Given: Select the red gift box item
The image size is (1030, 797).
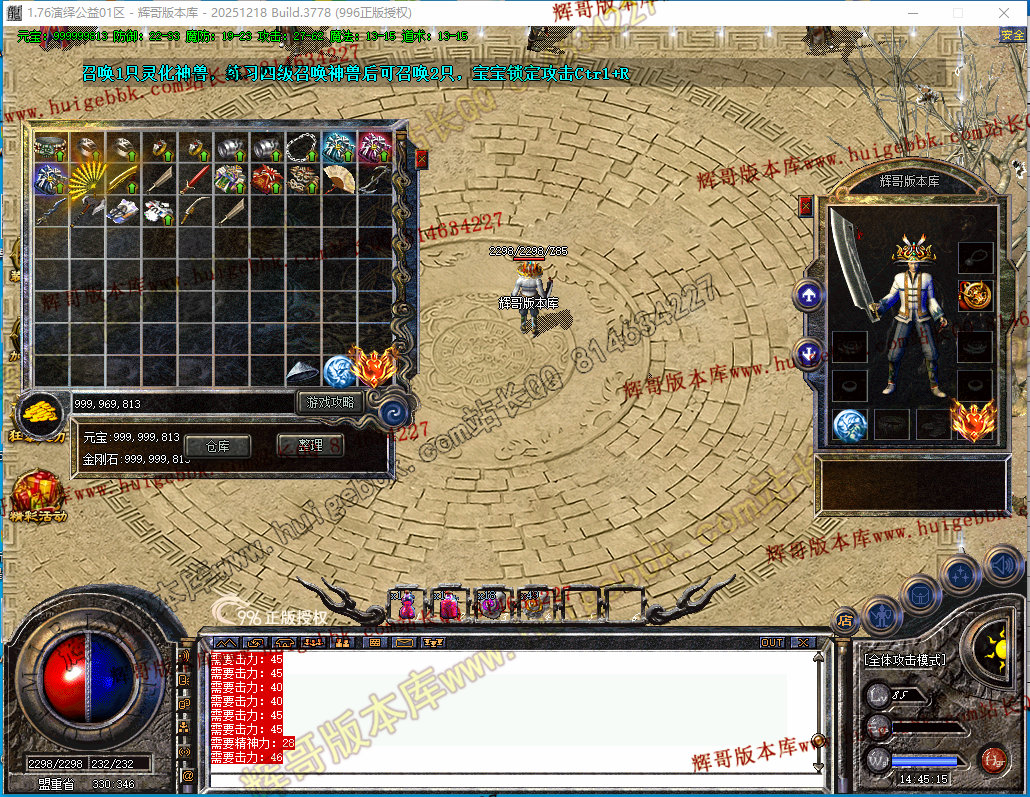Looking at the screenshot, I should (x=265, y=181).
